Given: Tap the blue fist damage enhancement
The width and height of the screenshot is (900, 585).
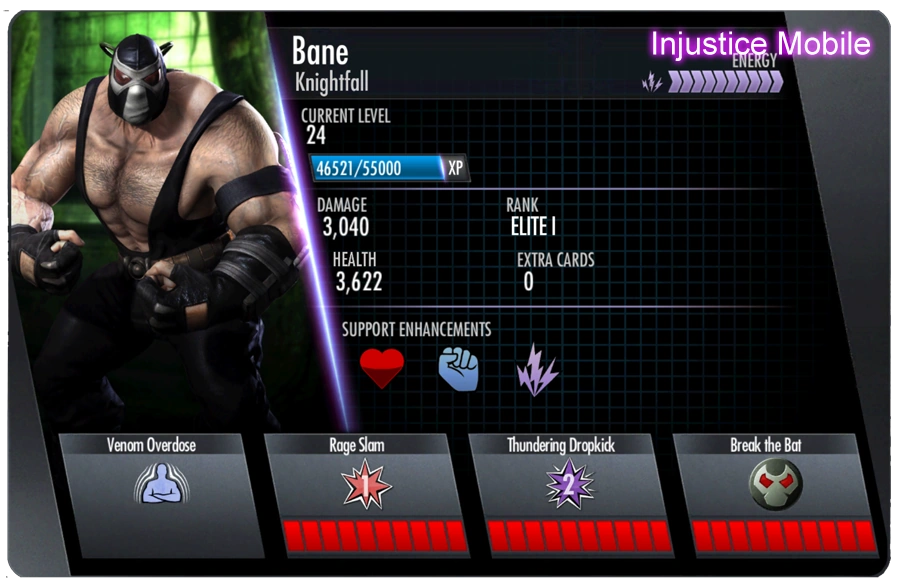Looking at the screenshot, I should [x=459, y=370].
